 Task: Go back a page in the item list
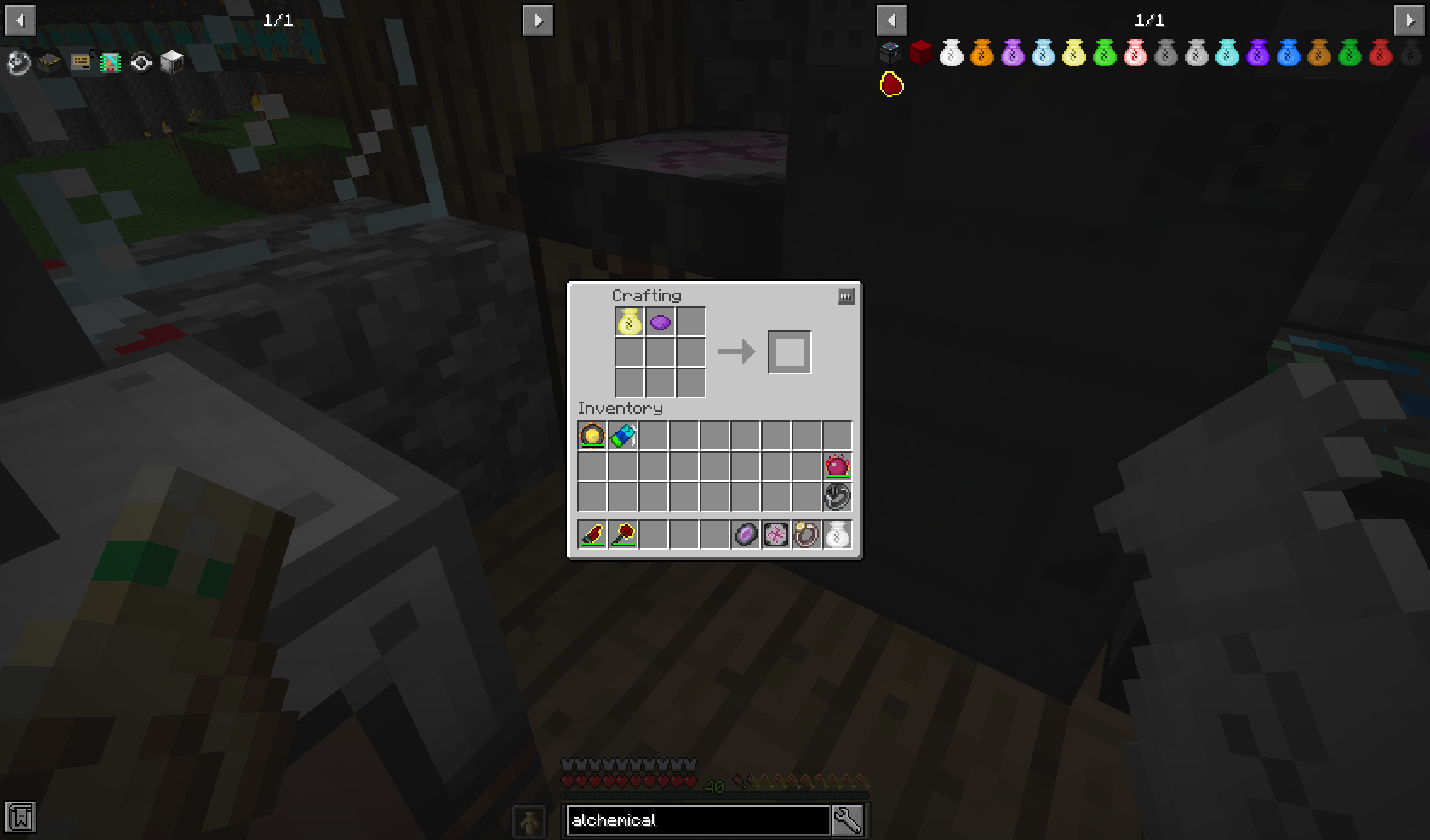click(890, 20)
